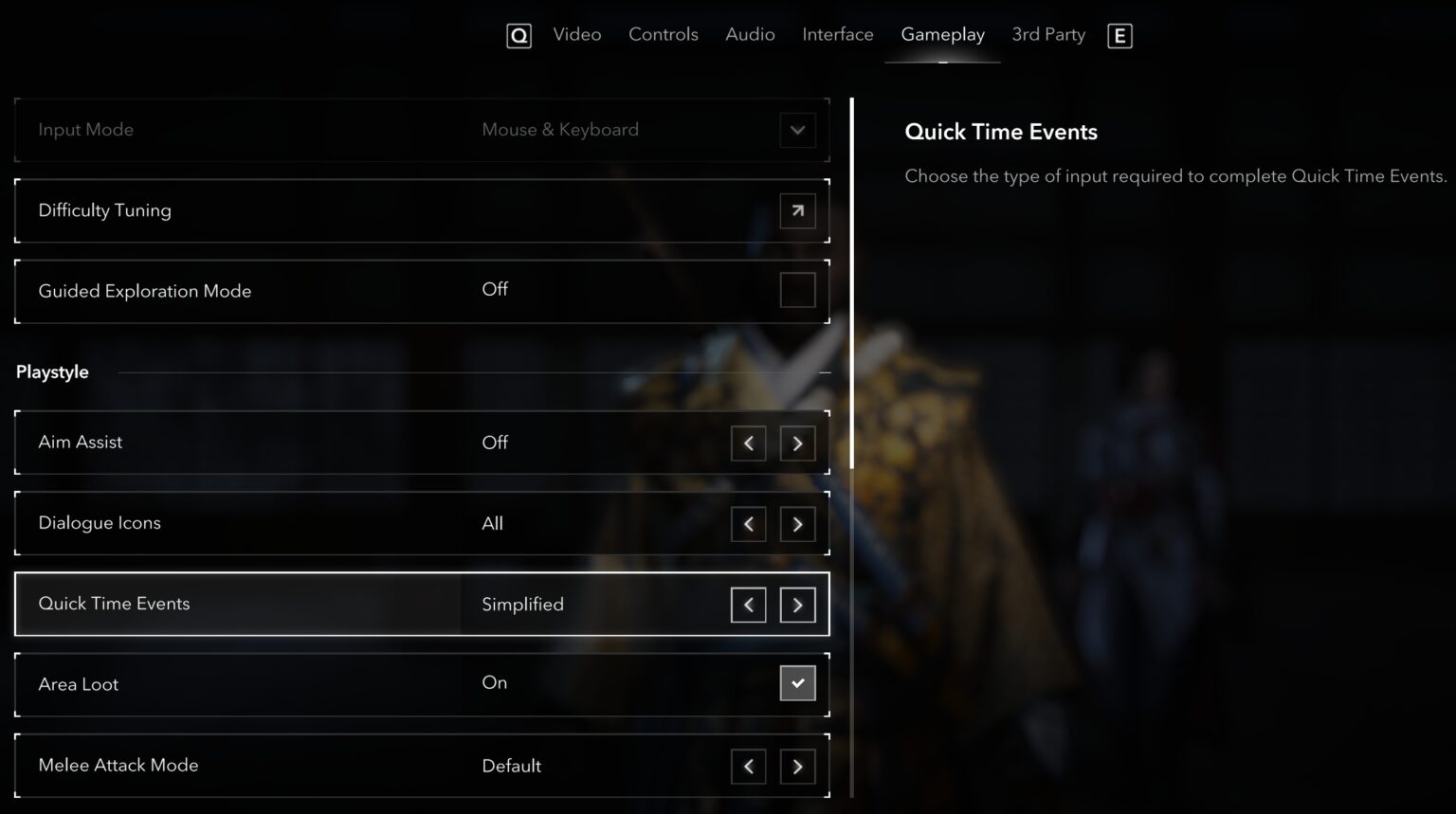Switch to the Audio tab

(750, 34)
